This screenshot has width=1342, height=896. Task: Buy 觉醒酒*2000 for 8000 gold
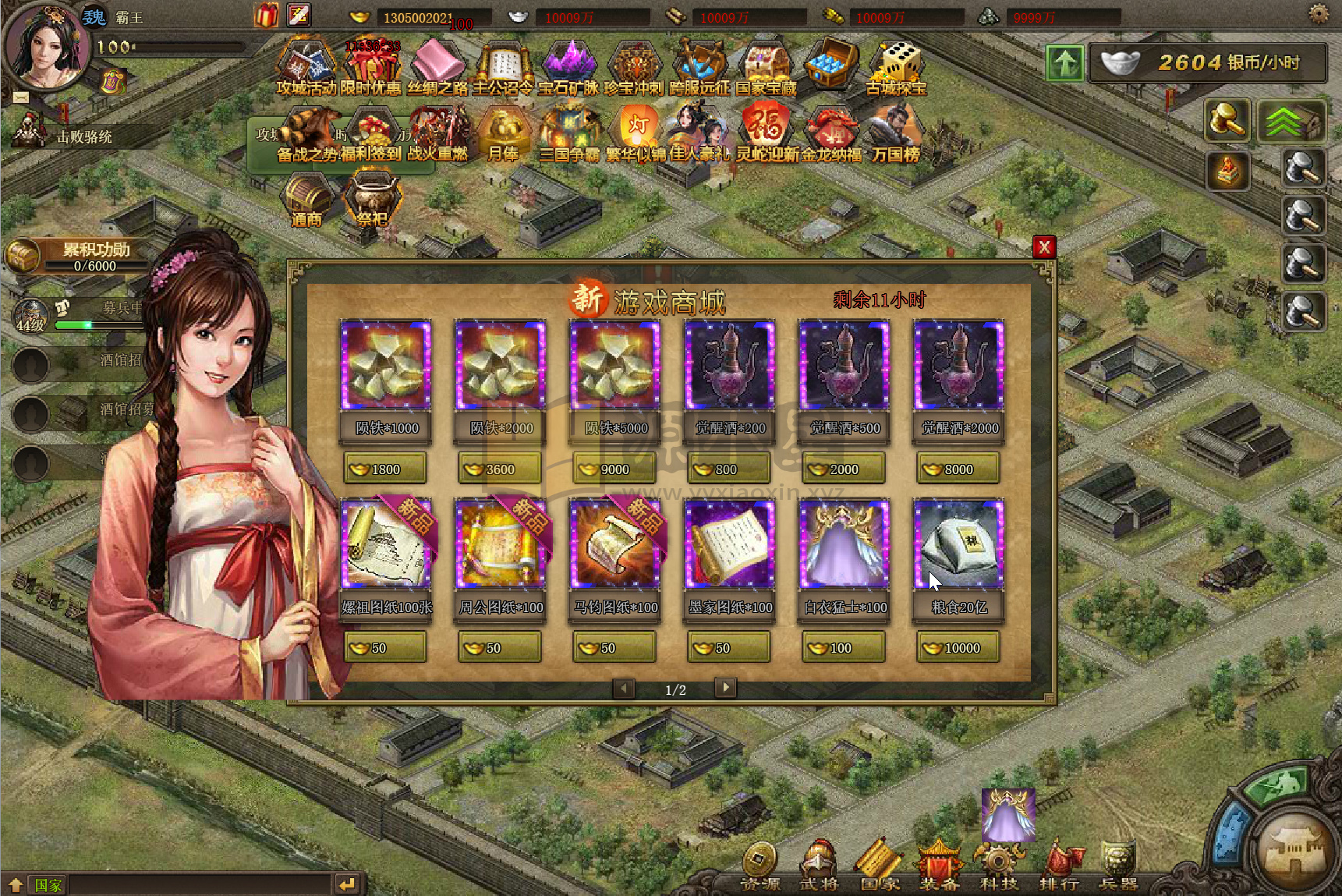pos(958,469)
